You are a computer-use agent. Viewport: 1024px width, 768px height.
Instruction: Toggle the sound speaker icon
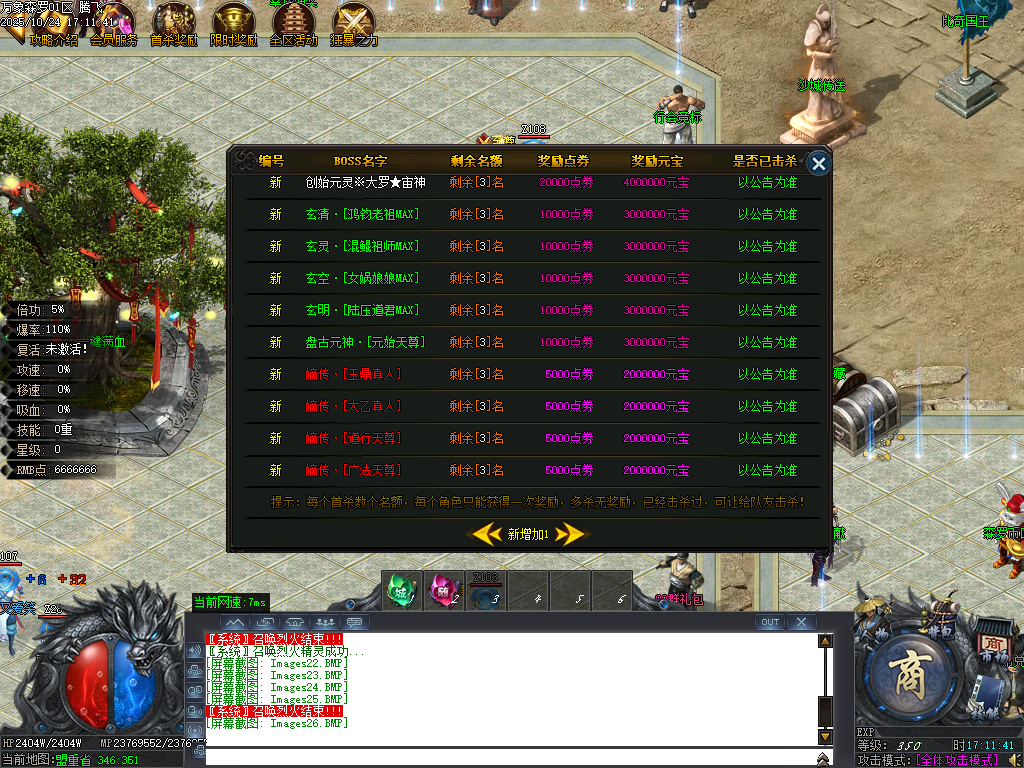(1015, 759)
